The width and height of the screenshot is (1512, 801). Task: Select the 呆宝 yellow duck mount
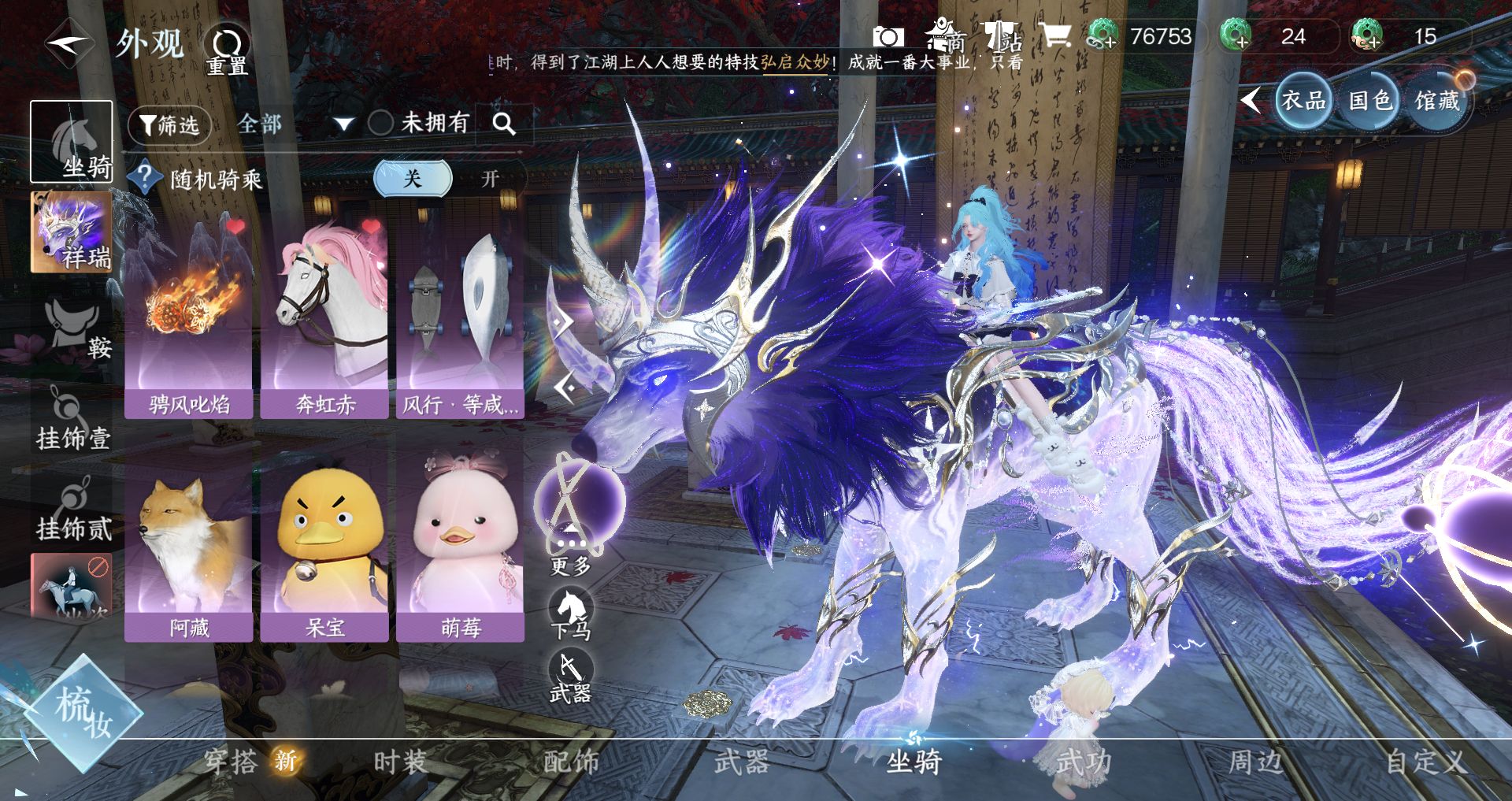[x=324, y=543]
